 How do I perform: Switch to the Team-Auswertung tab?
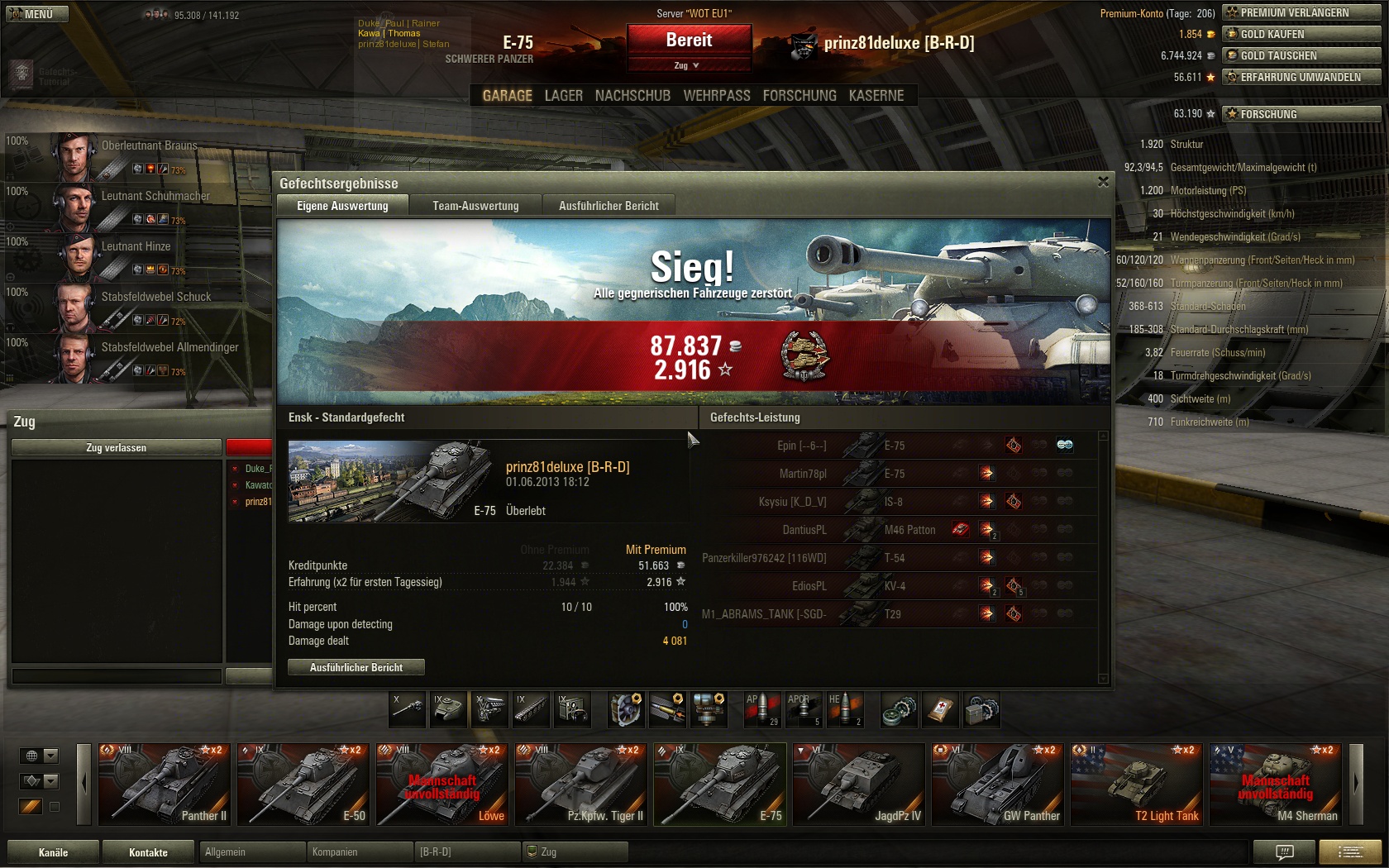(475, 206)
